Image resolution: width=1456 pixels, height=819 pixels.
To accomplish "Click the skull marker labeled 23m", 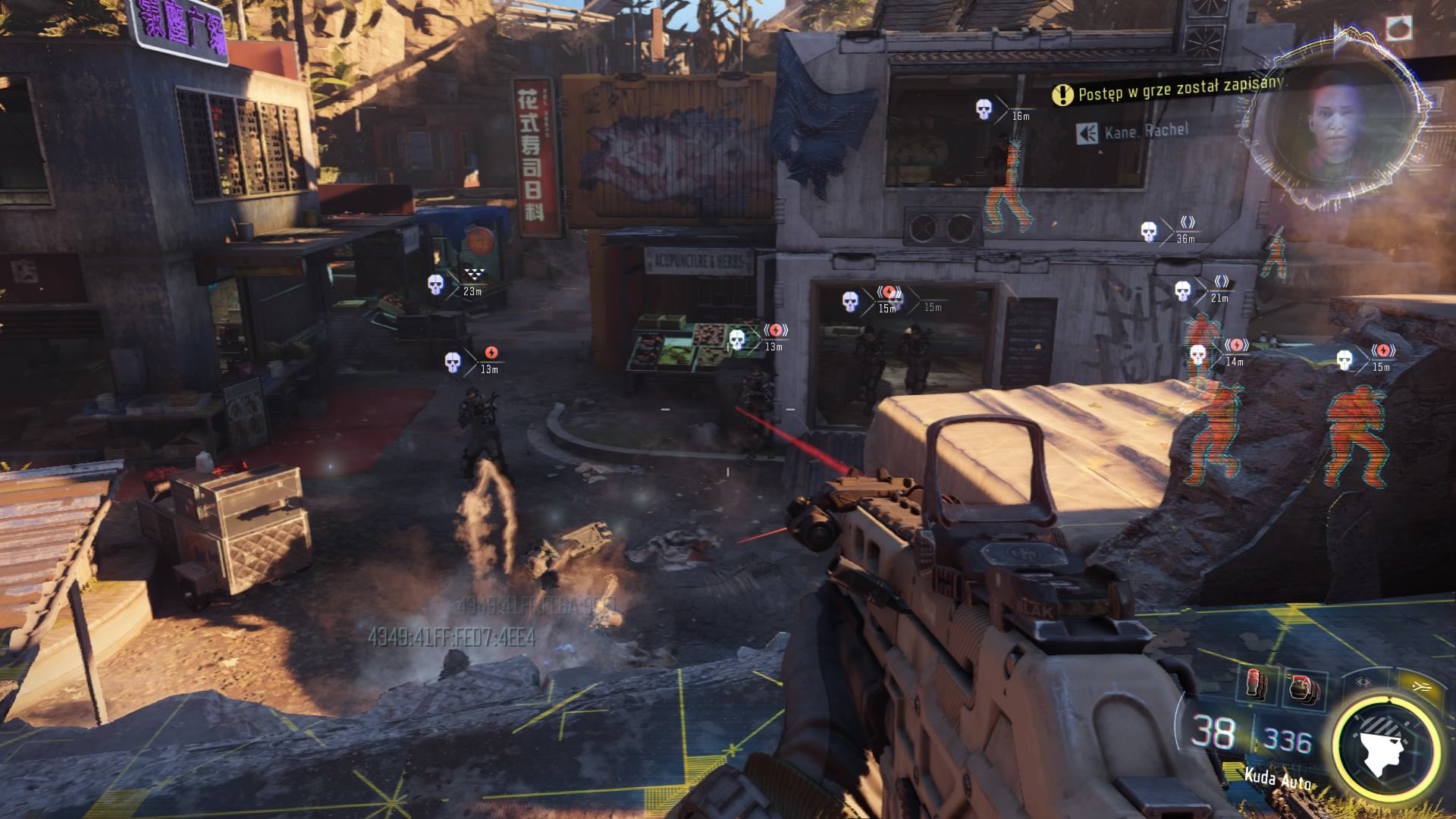I will tap(435, 286).
